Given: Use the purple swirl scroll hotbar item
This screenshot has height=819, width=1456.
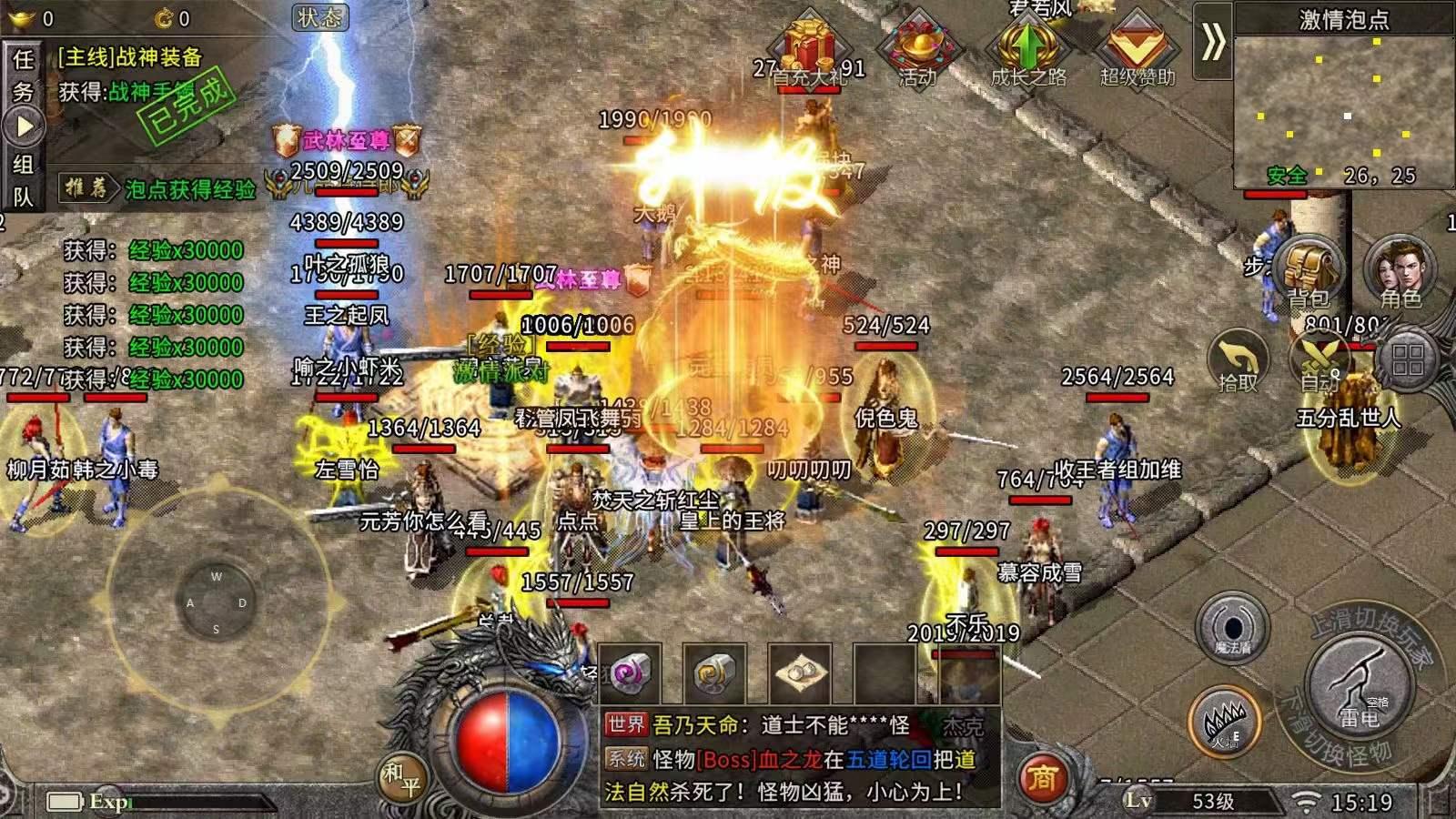Looking at the screenshot, I should 630,674.
